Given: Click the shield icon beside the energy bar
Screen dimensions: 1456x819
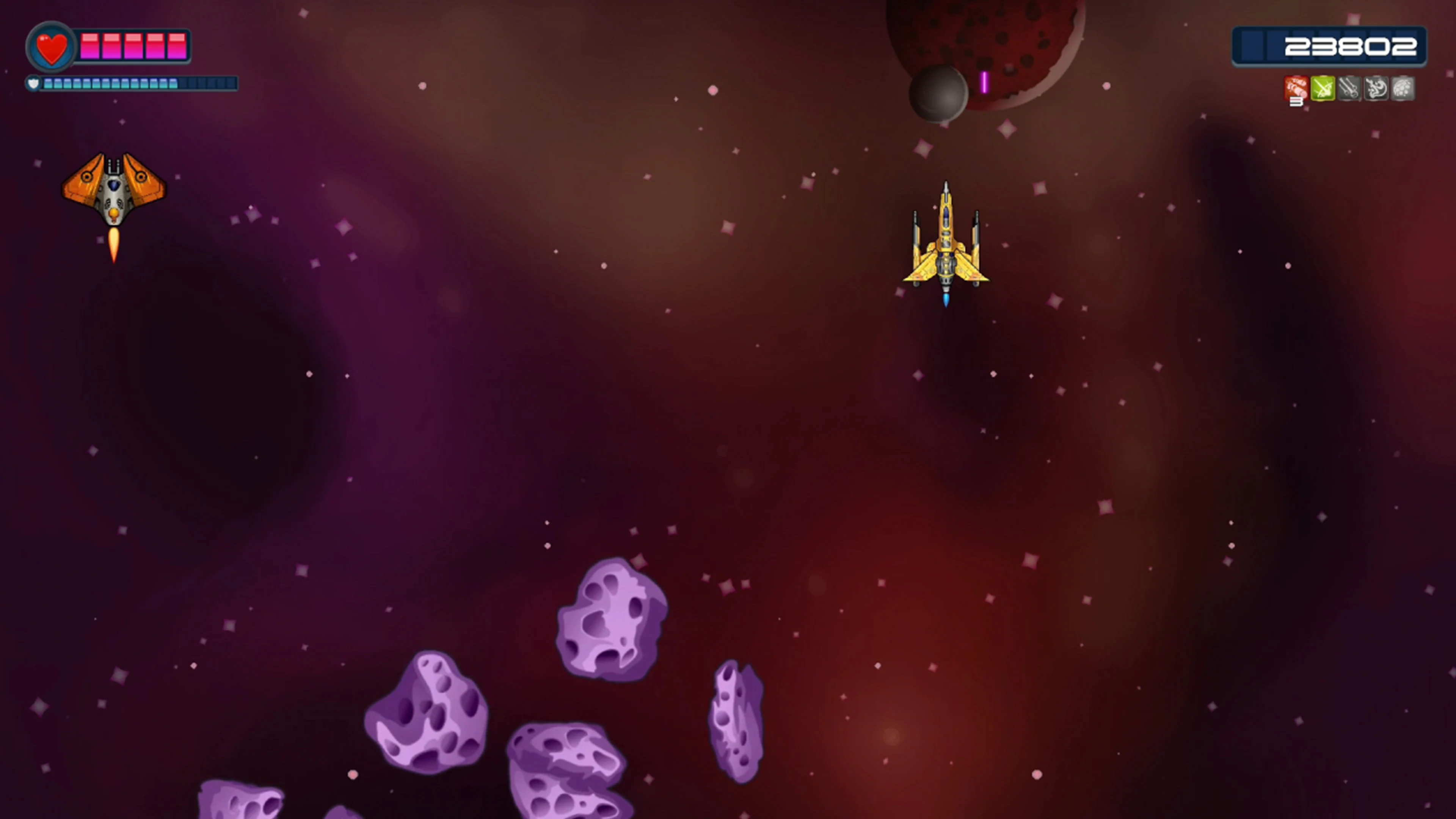Looking at the screenshot, I should coord(34,83).
